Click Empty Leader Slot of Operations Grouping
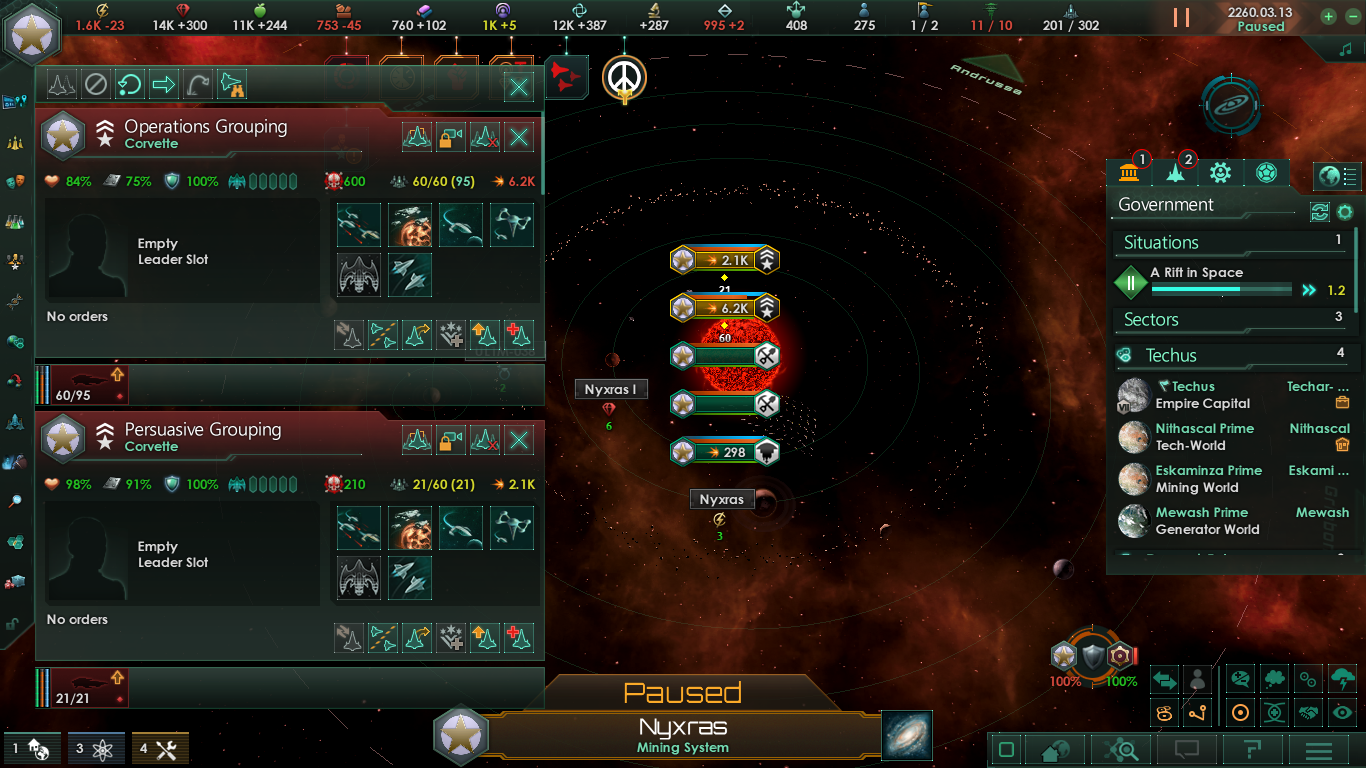Viewport: 1366px width, 768px height. click(x=158, y=251)
